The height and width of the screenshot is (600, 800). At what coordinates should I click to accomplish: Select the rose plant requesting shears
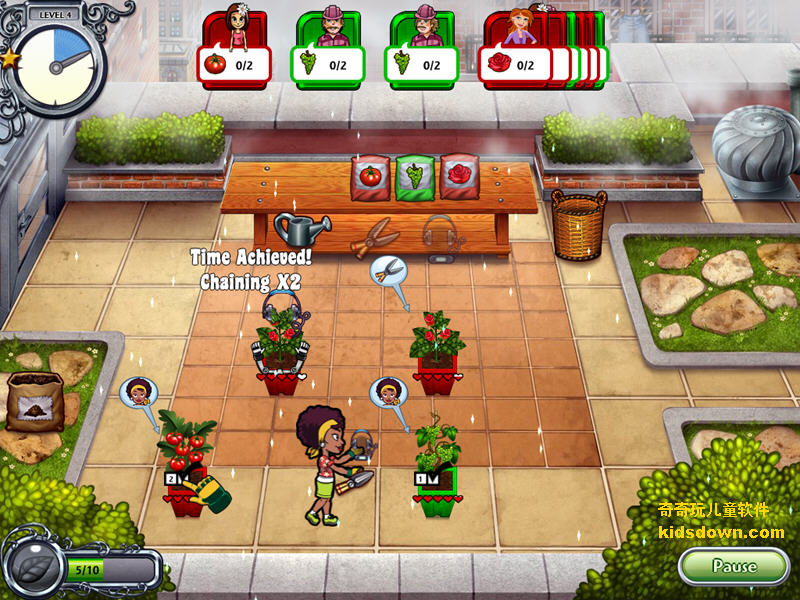[x=436, y=348]
